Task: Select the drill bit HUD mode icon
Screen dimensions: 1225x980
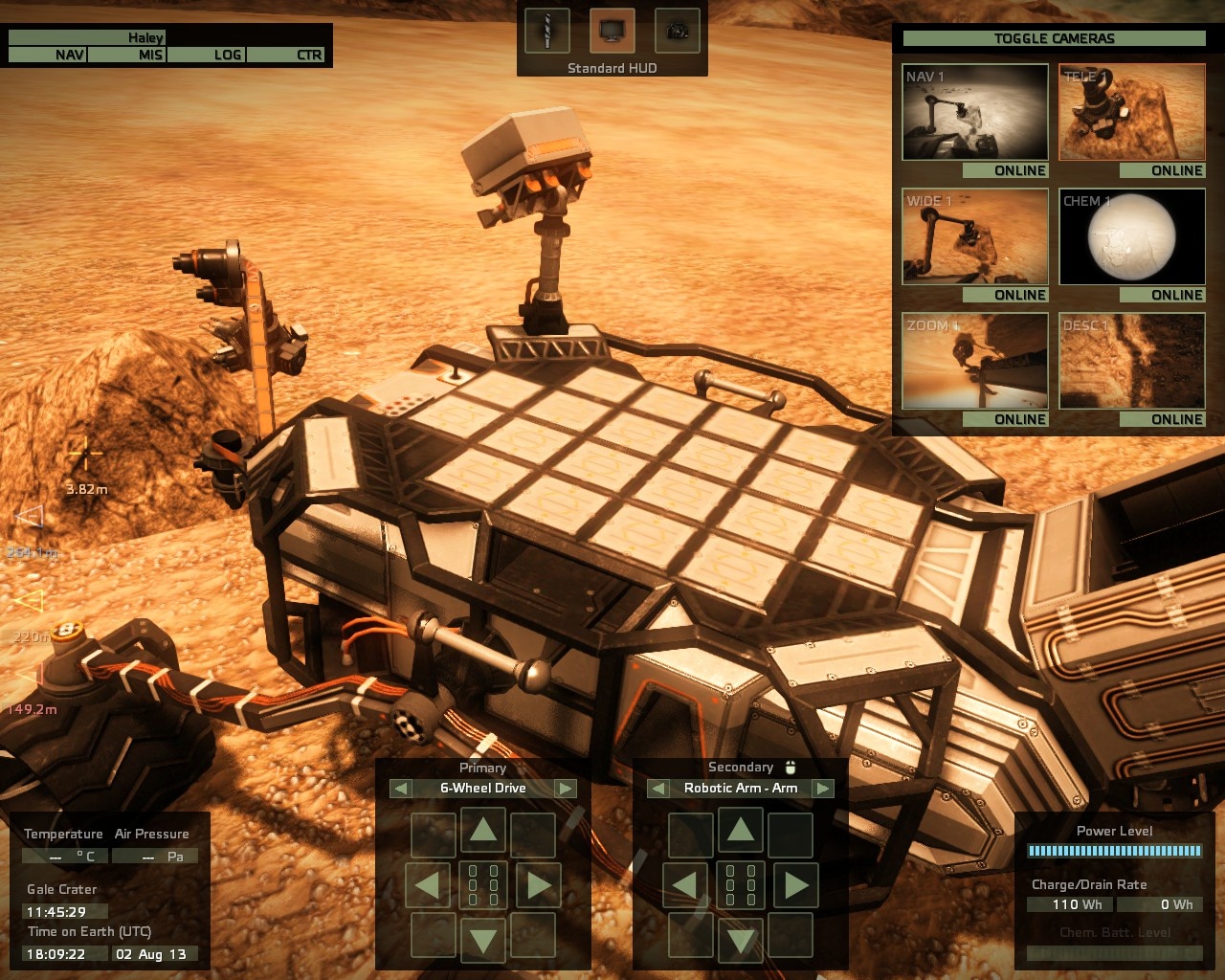Action: click(547, 32)
